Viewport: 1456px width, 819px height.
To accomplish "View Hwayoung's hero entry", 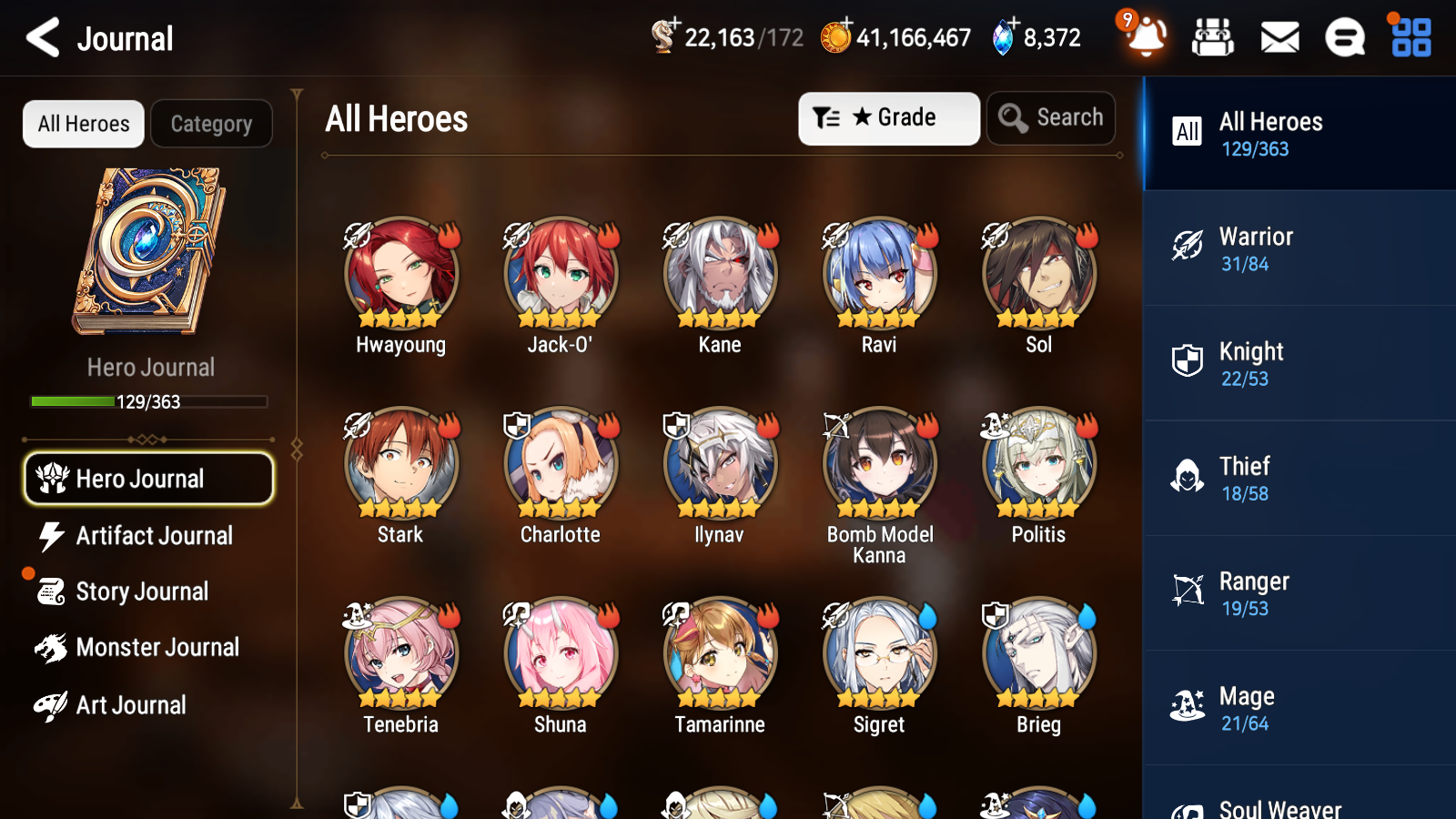I will 399,273.
